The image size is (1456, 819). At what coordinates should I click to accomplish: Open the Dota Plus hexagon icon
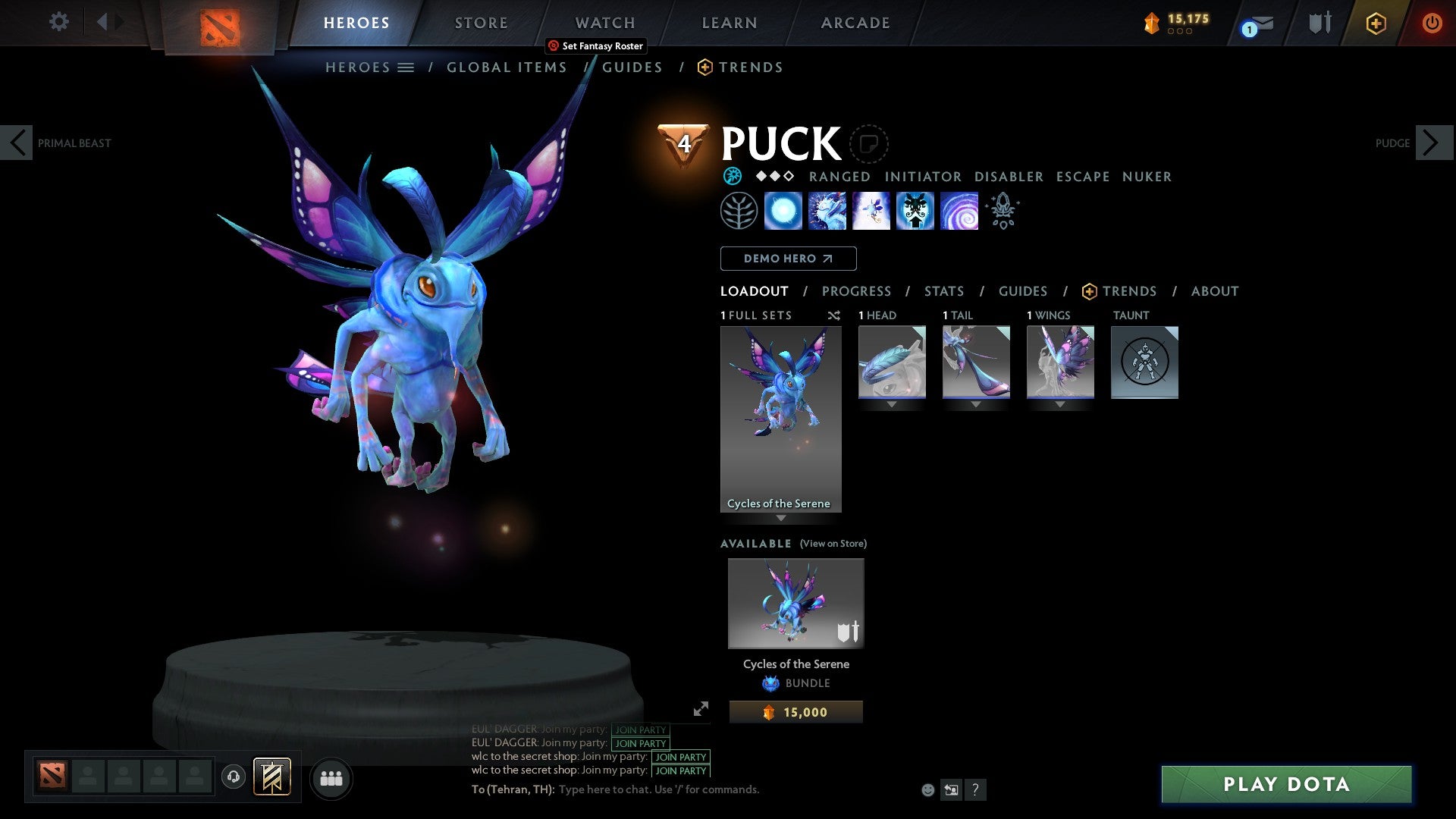[x=1375, y=23]
